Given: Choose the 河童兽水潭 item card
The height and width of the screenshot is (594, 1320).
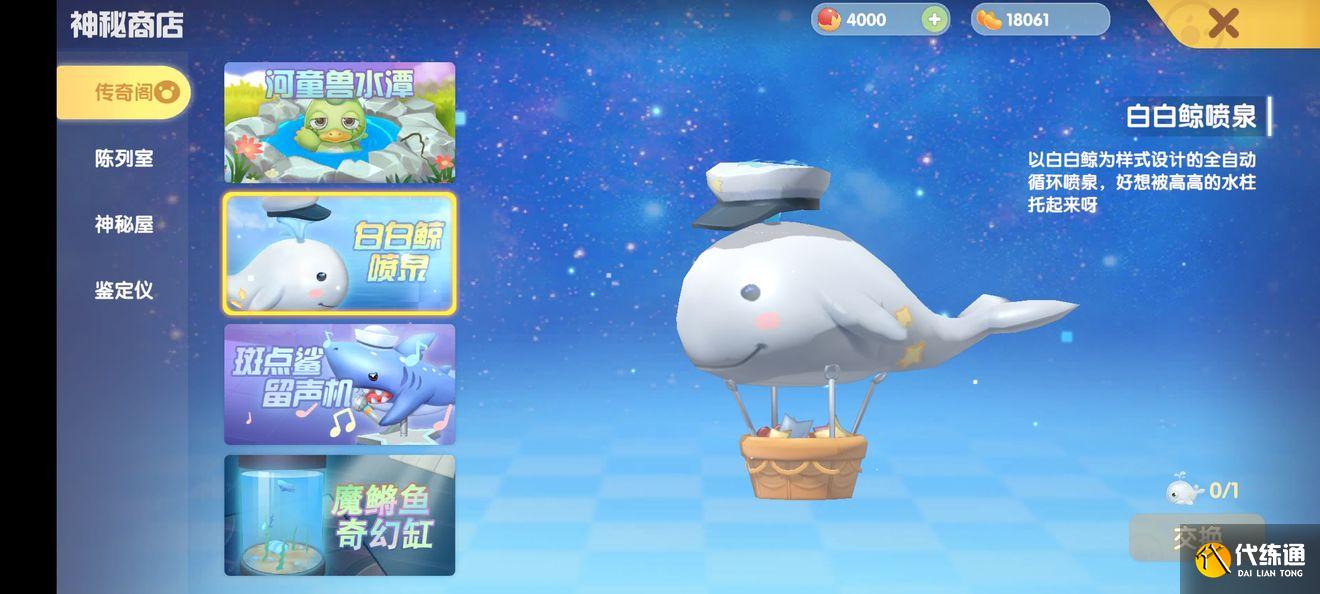Looking at the screenshot, I should point(339,122).
